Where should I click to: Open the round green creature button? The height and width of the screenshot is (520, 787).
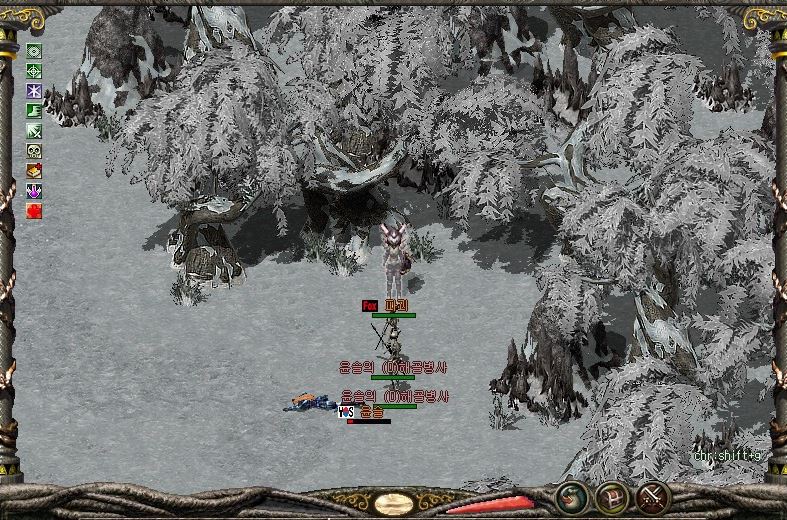(572, 496)
